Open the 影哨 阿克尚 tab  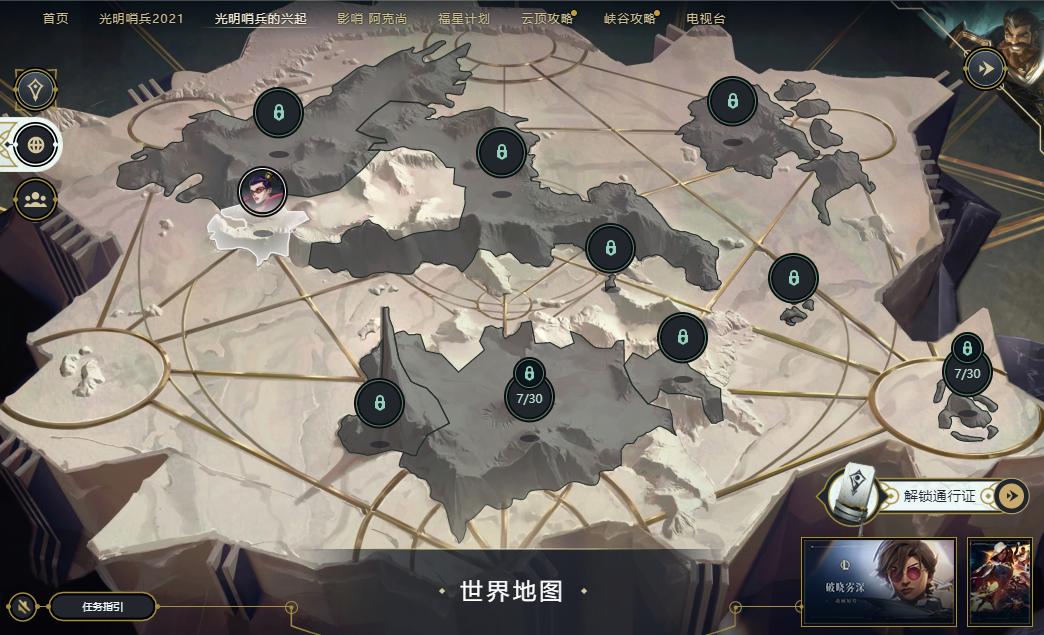tap(372, 19)
